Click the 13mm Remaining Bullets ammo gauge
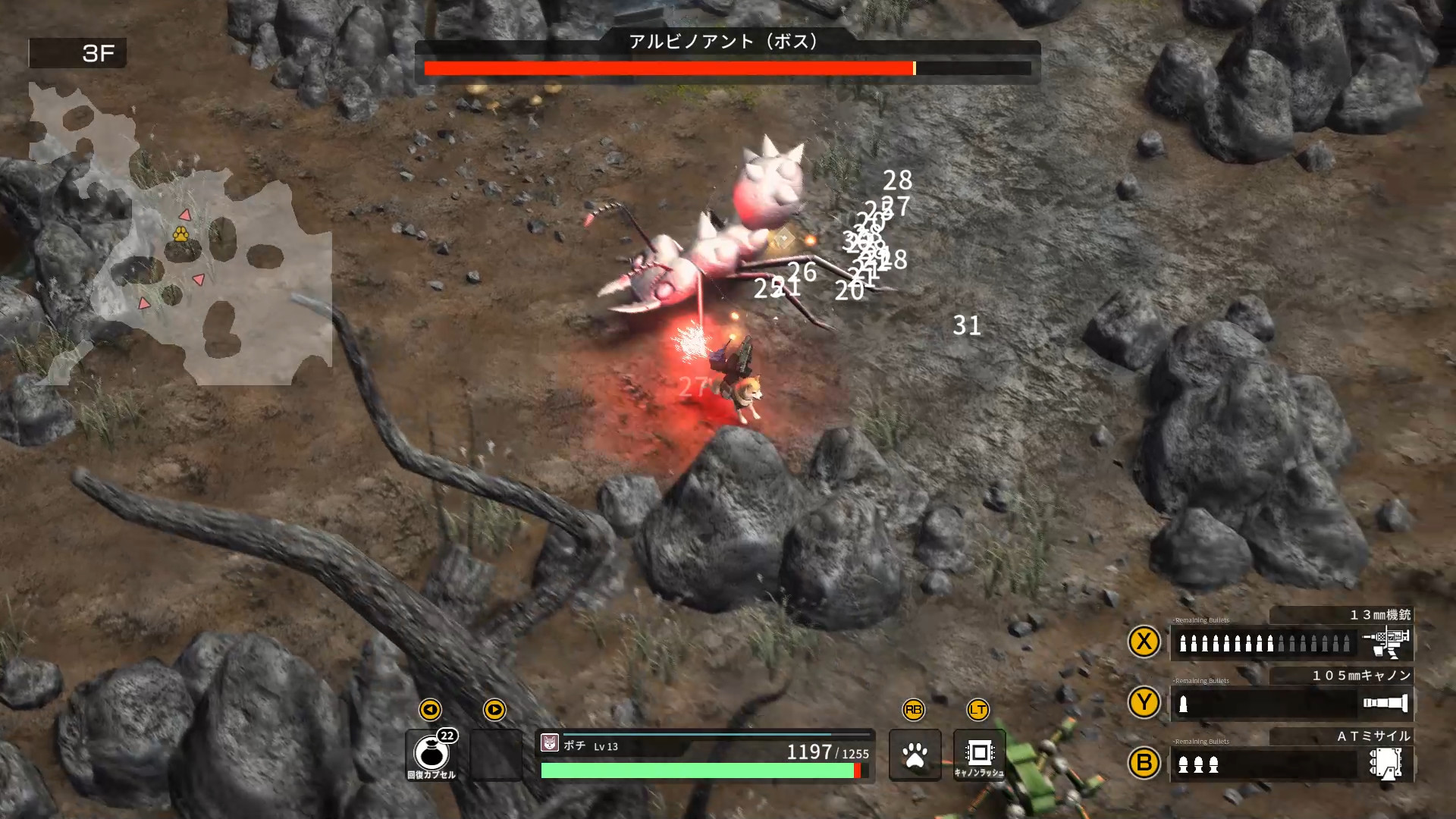Viewport: 1456px width, 819px height. click(x=1263, y=643)
